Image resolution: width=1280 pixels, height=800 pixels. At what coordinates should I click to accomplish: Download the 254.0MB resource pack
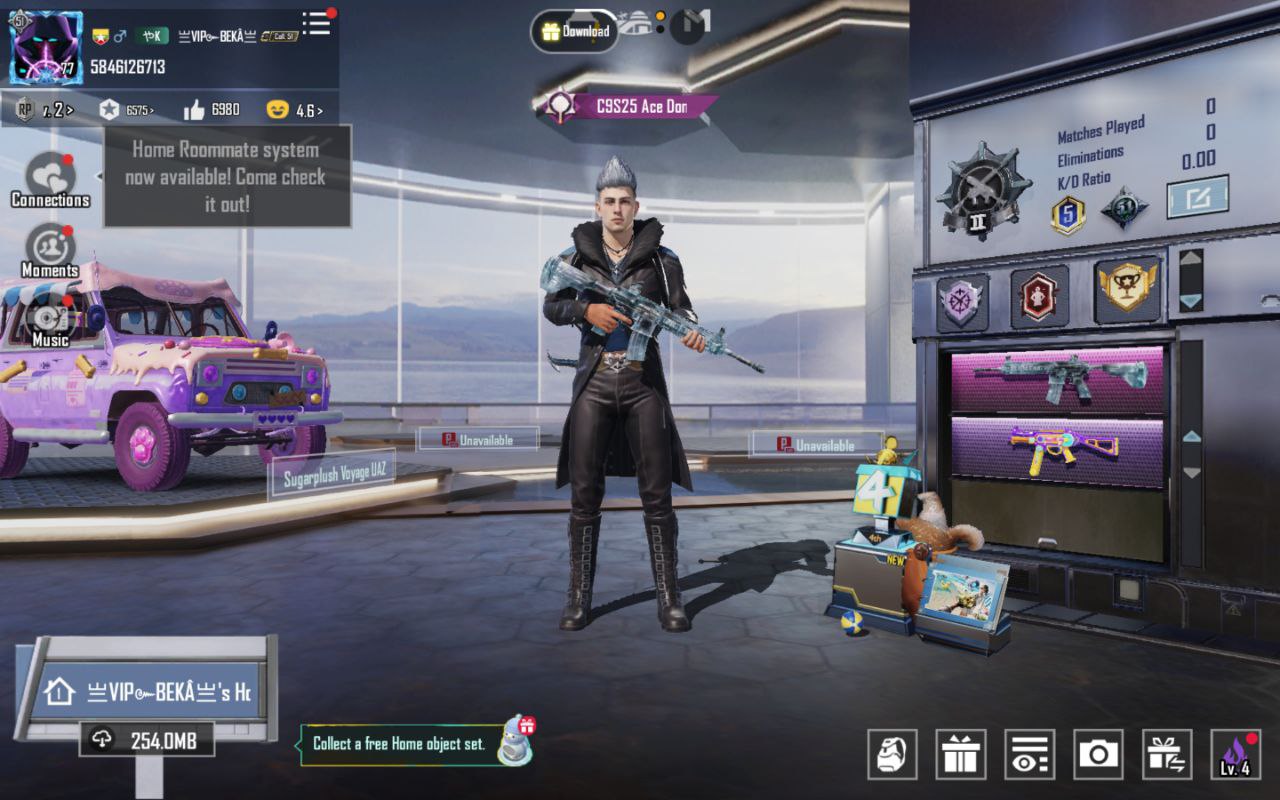147,740
